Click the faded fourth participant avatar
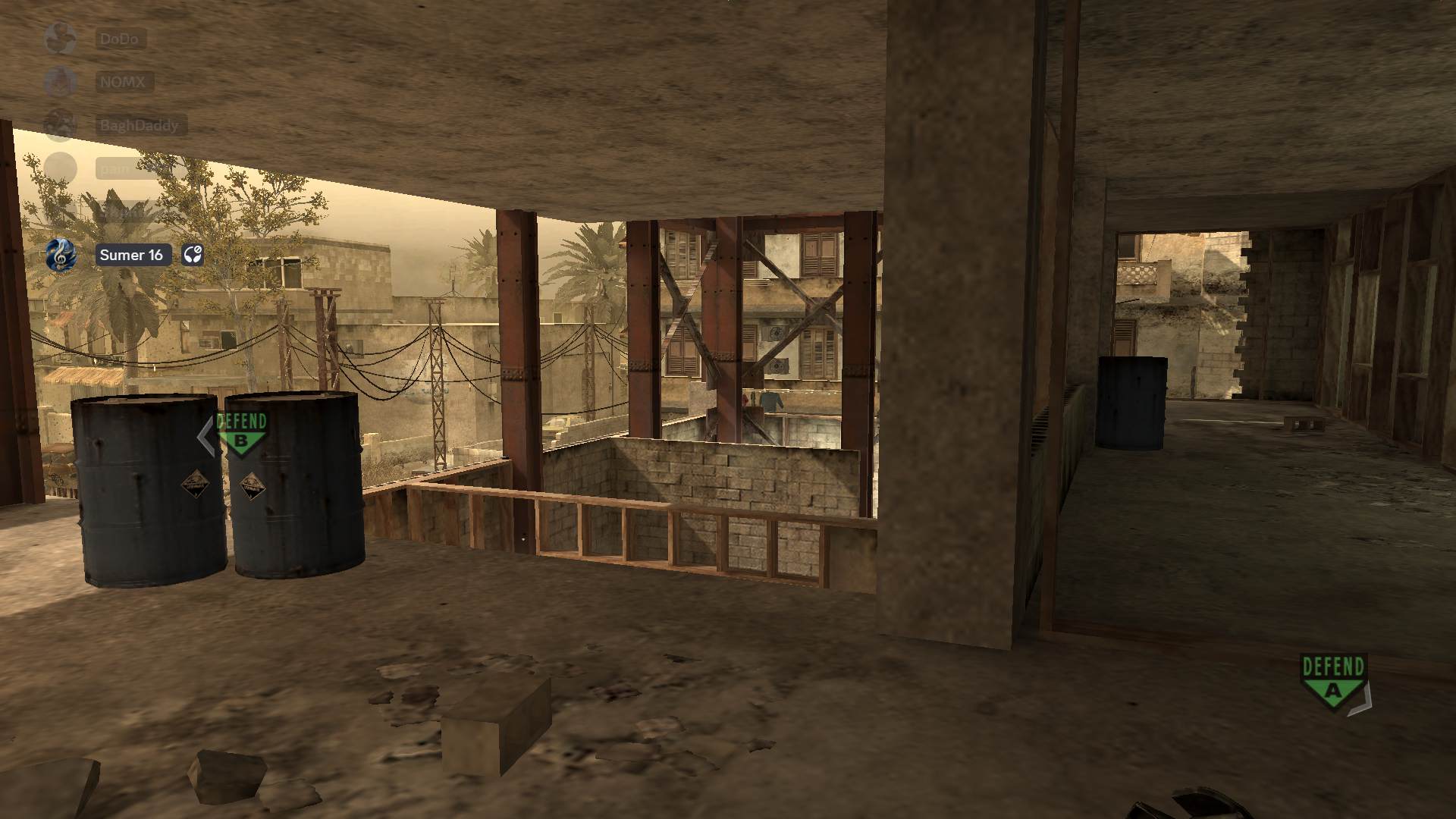Image resolution: width=1456 pixels, height=819 pixels. pos(61,168)
